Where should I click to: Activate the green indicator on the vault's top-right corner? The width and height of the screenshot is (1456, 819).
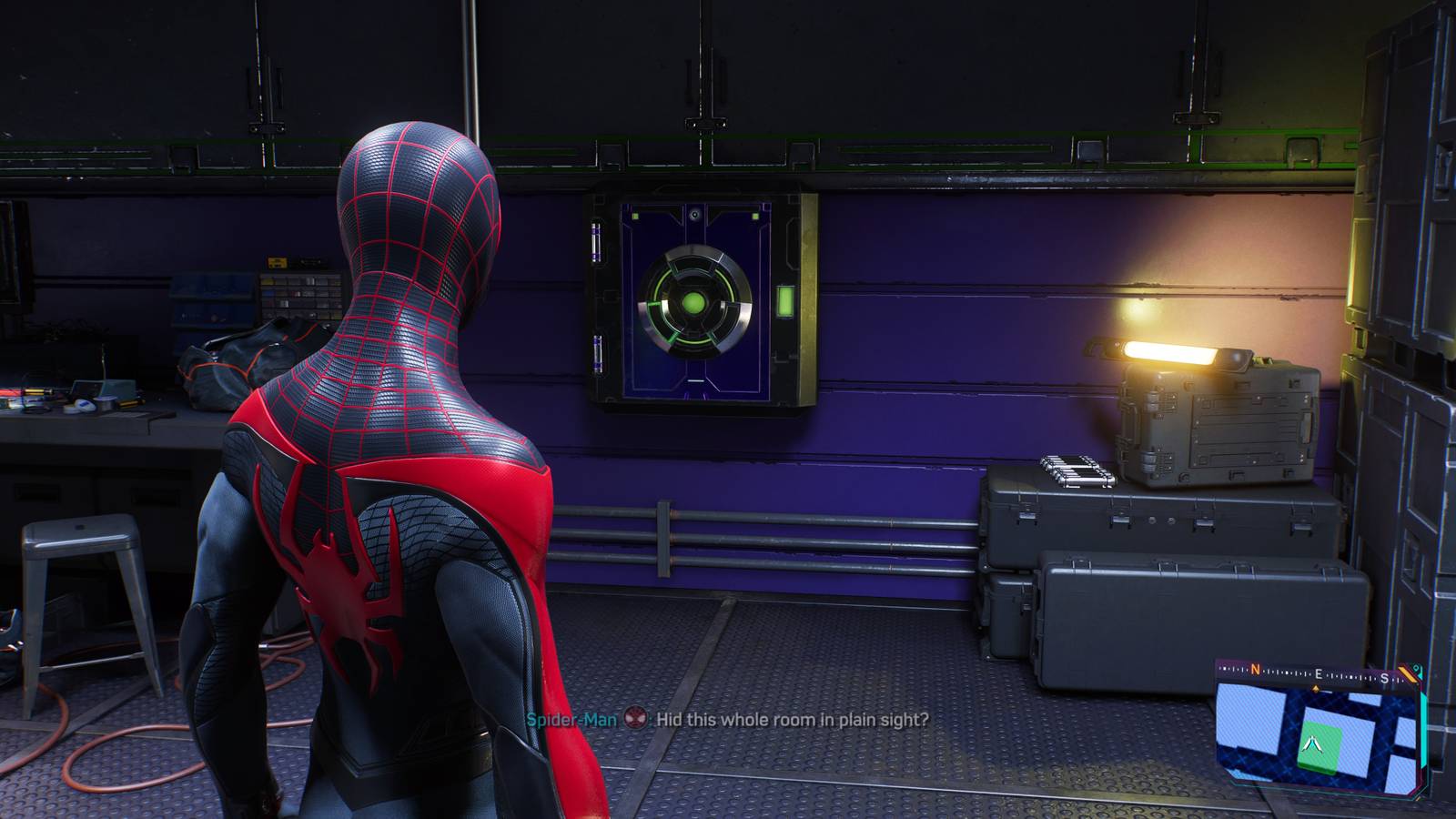(755, 217)
